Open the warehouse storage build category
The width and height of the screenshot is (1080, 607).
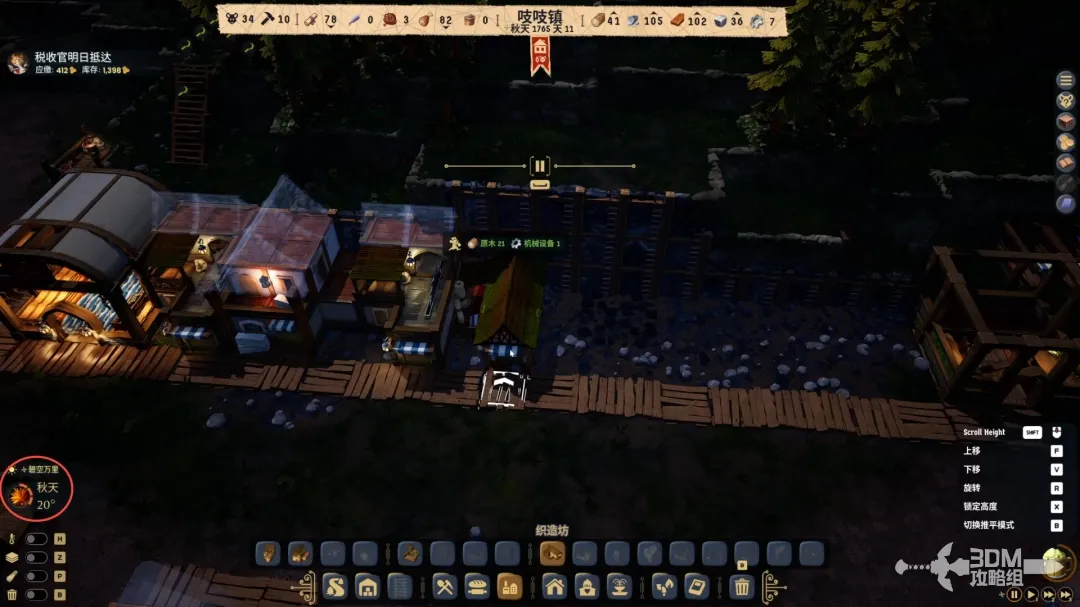click(367, 586)
